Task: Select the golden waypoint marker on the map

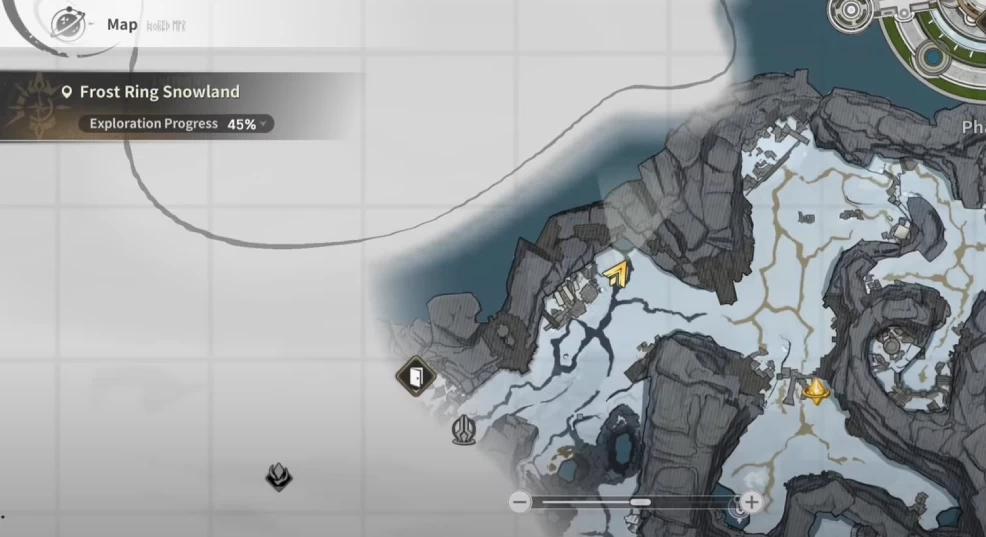Action: click(817, 390)
